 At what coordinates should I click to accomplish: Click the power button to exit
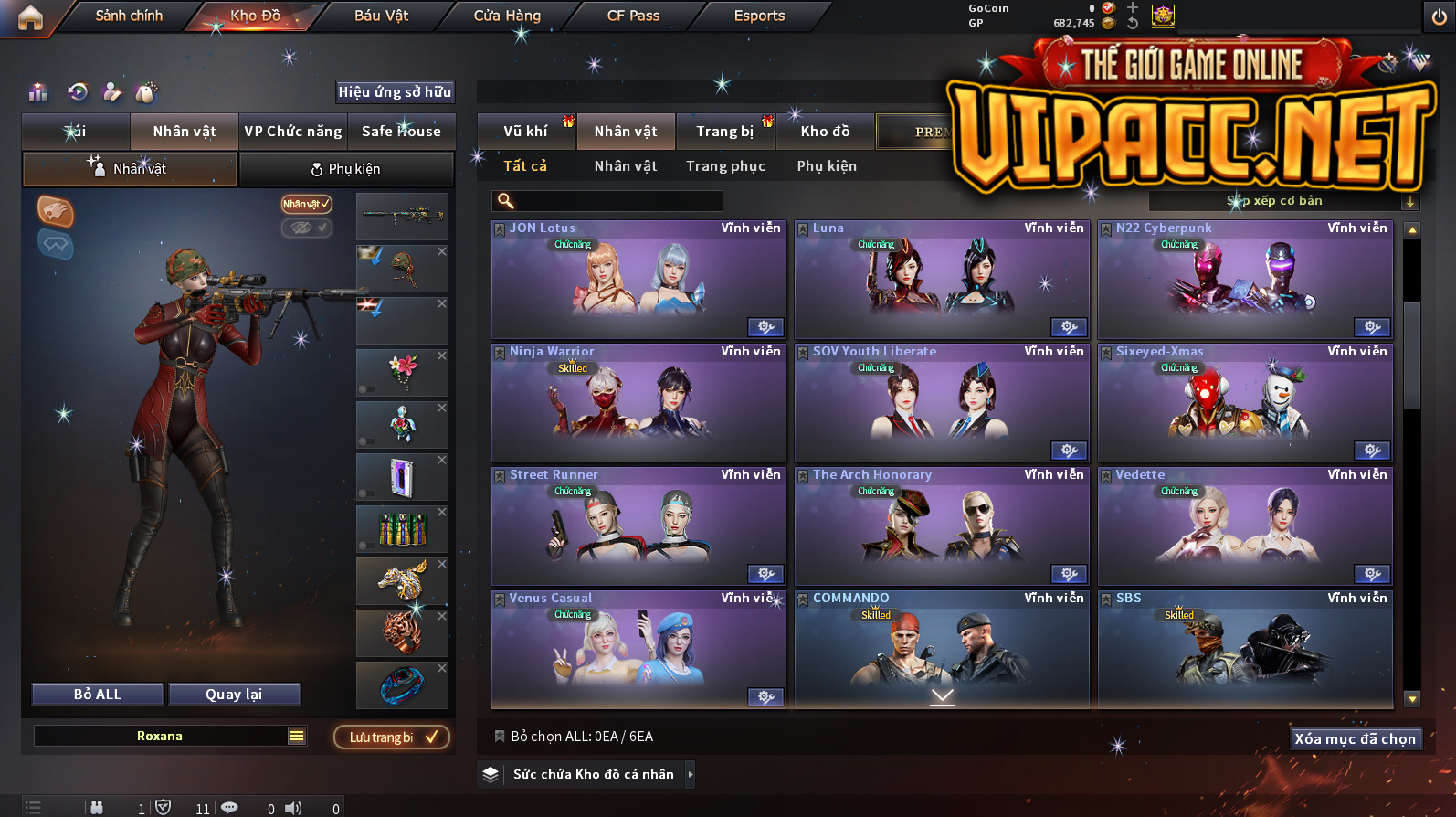coord(1439,17)
